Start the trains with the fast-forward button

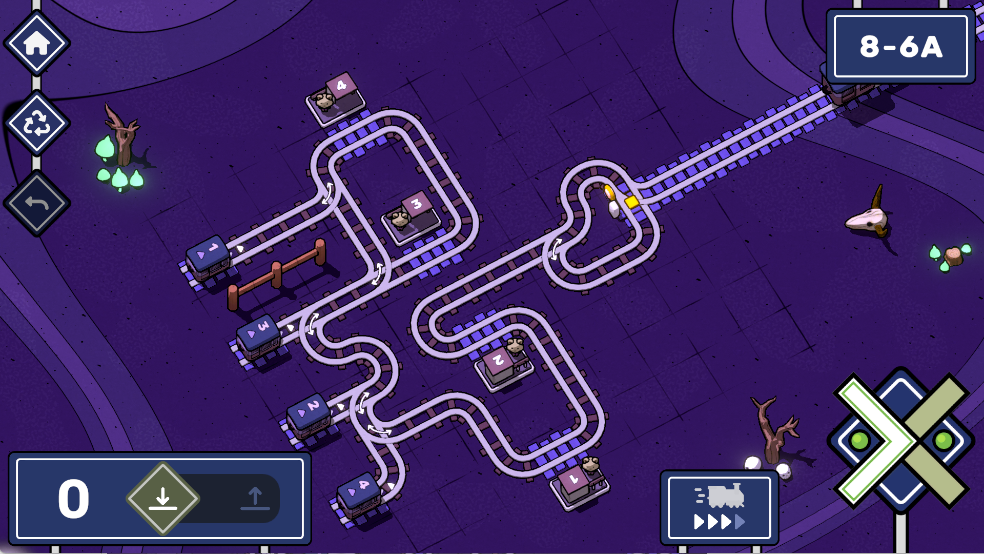click(719, 508)
